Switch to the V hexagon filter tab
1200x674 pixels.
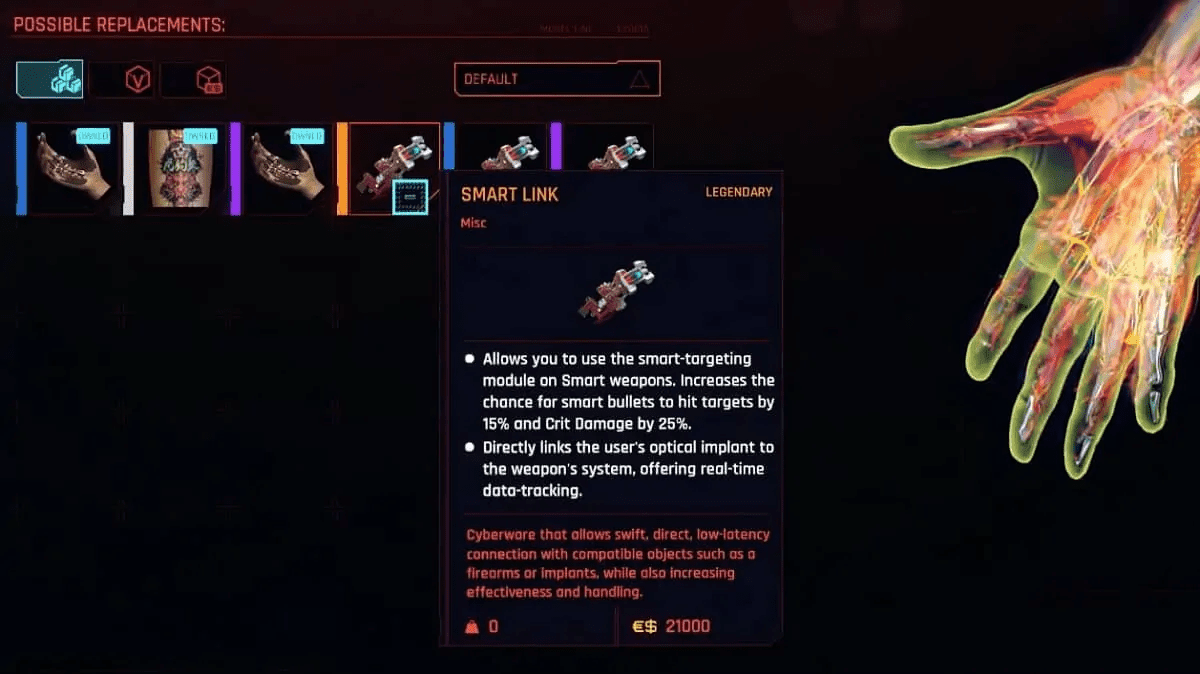click(x=122, y=80)
